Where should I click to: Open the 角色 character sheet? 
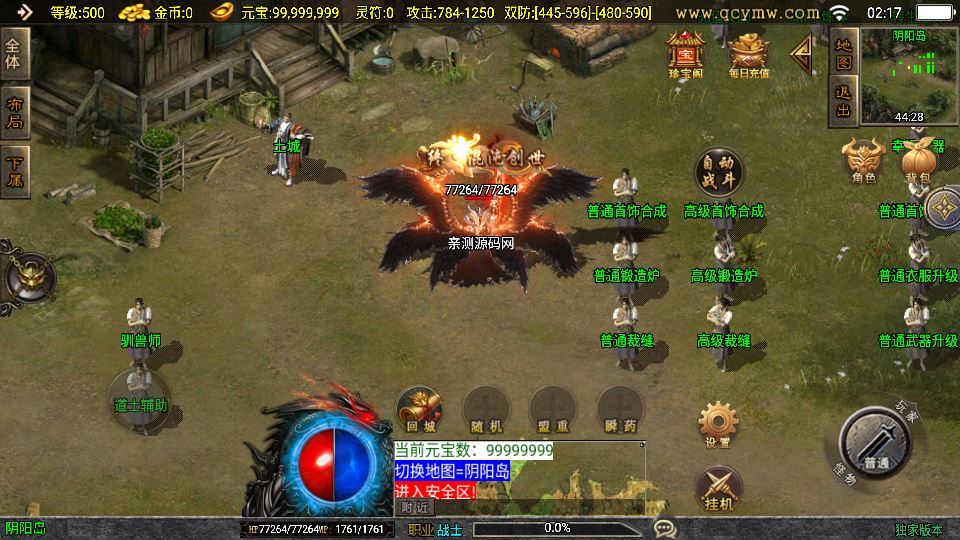(x=863, y=159)
